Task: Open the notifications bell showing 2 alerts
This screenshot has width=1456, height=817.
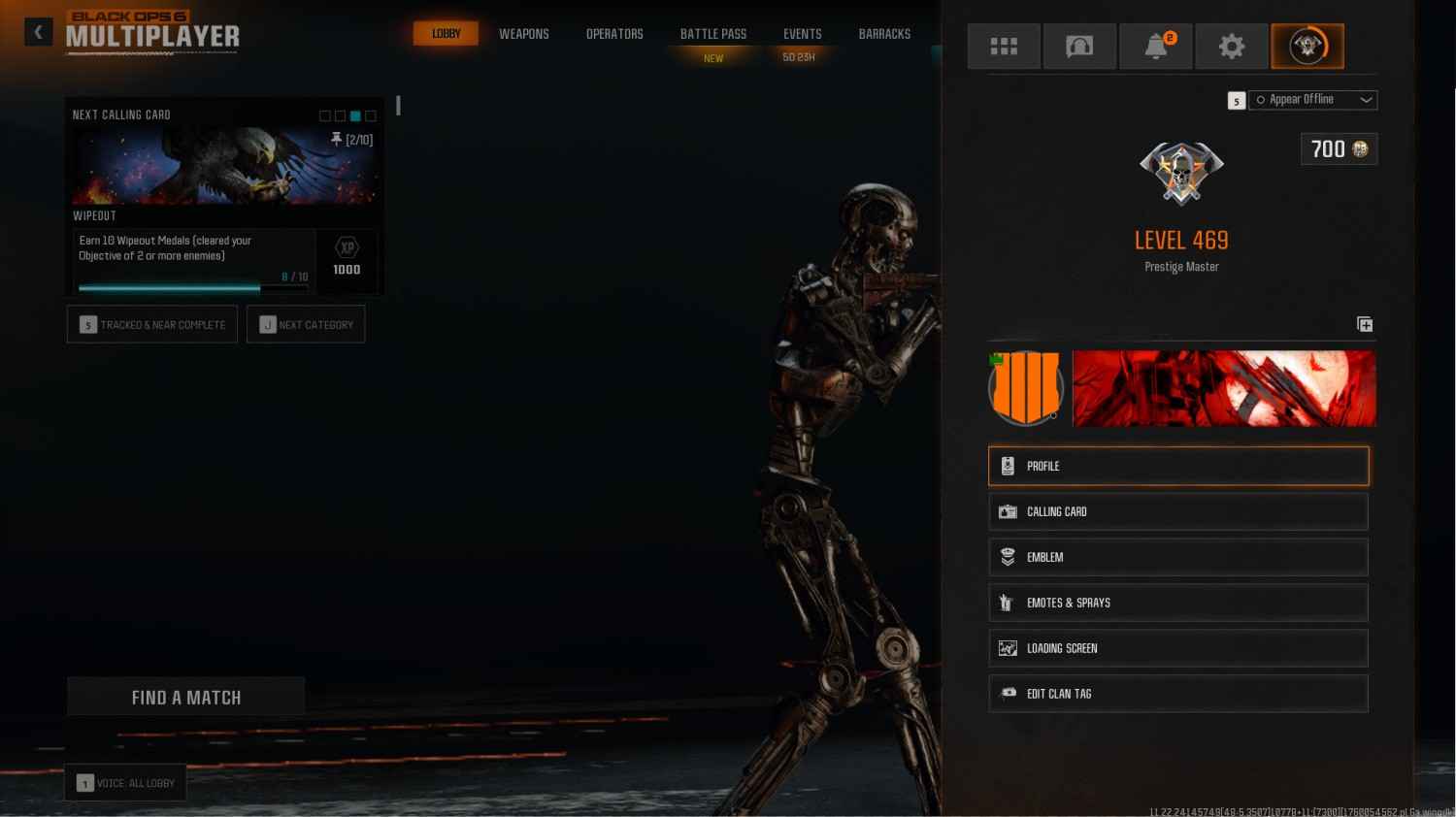Action: pyautogui.click(x=1156, y=46)
